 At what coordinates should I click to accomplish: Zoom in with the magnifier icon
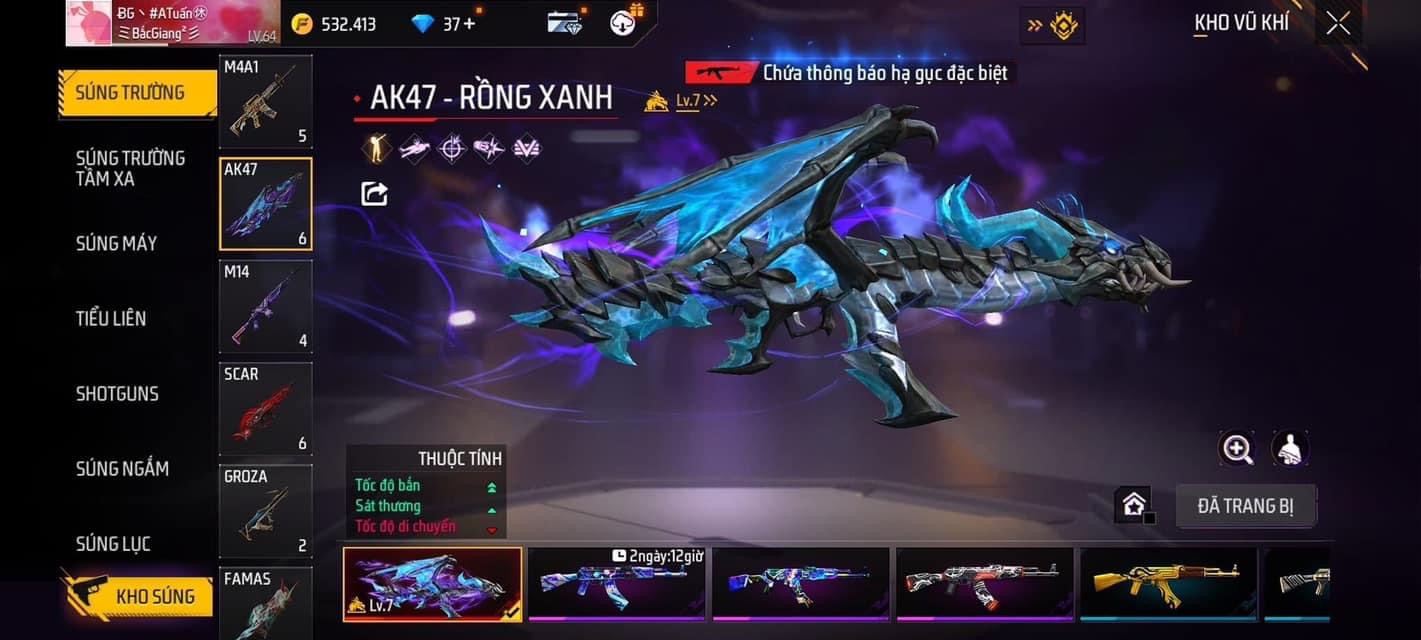[x=1237, y=449]
